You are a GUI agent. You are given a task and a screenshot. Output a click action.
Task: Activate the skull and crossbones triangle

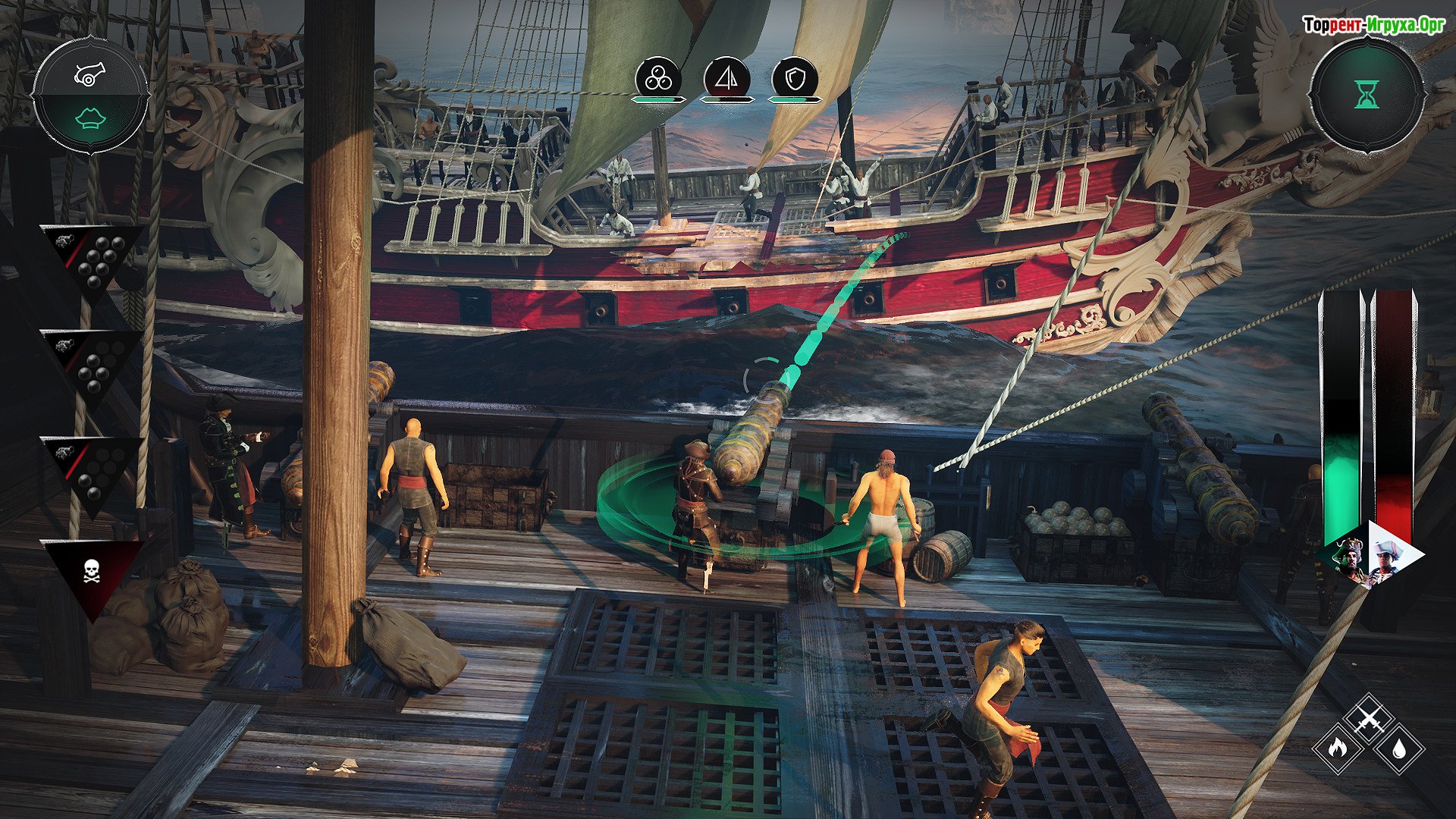[x=92, y=571]
